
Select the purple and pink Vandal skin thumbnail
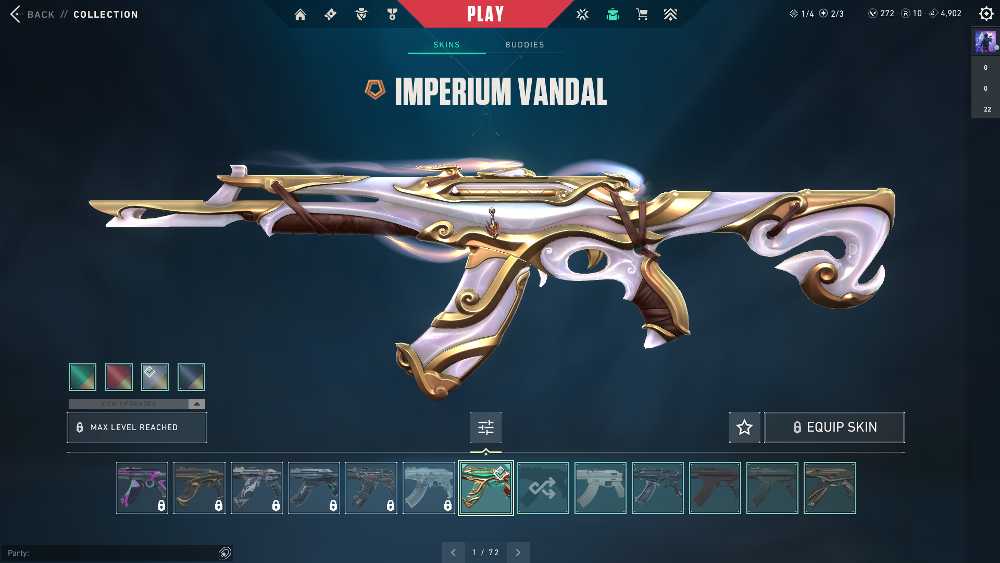pyautogui.click(x=142, y=488)
